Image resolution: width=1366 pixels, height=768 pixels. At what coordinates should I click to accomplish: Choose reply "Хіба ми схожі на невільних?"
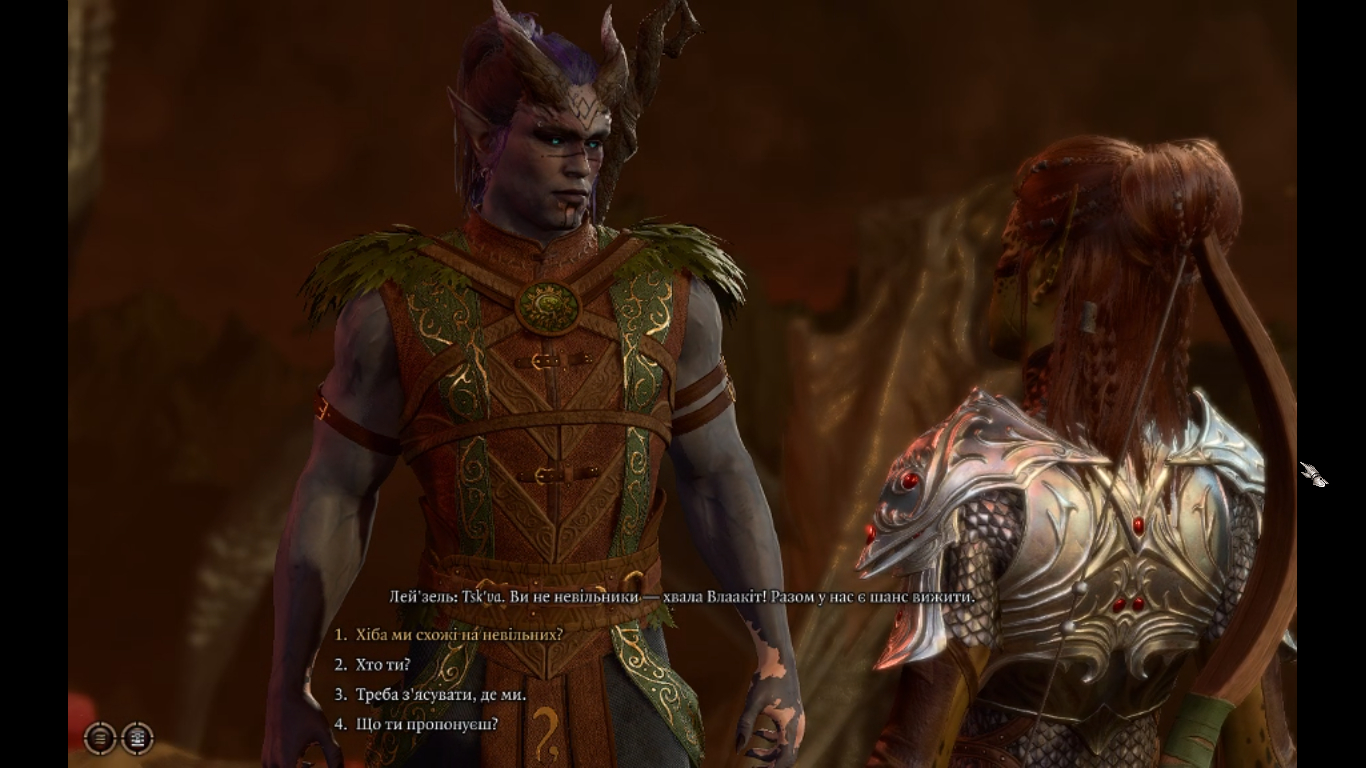coord(459,635)
